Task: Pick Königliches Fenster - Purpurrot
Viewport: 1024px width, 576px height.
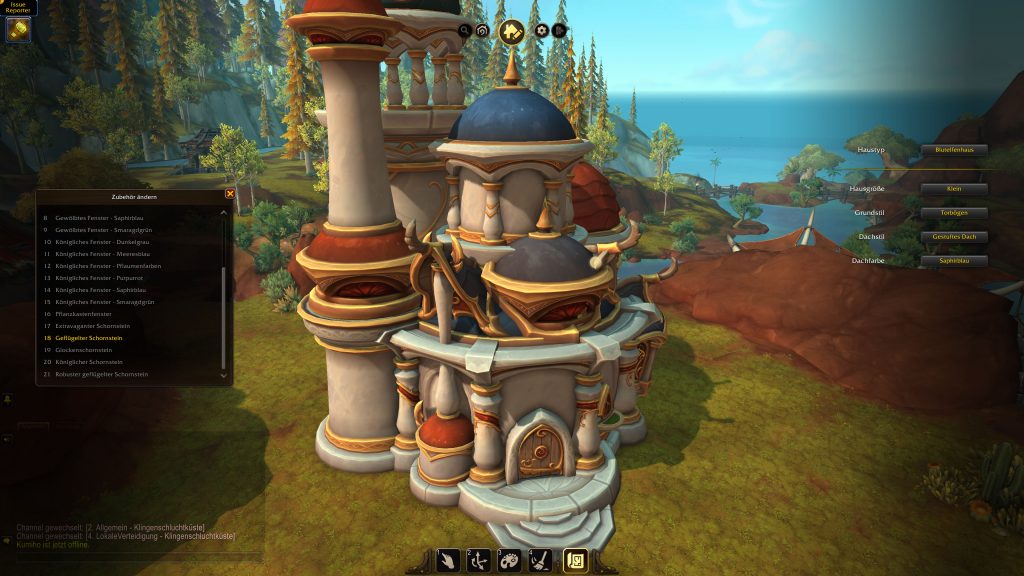Action: pyautogui.click(x=97, y=278)
